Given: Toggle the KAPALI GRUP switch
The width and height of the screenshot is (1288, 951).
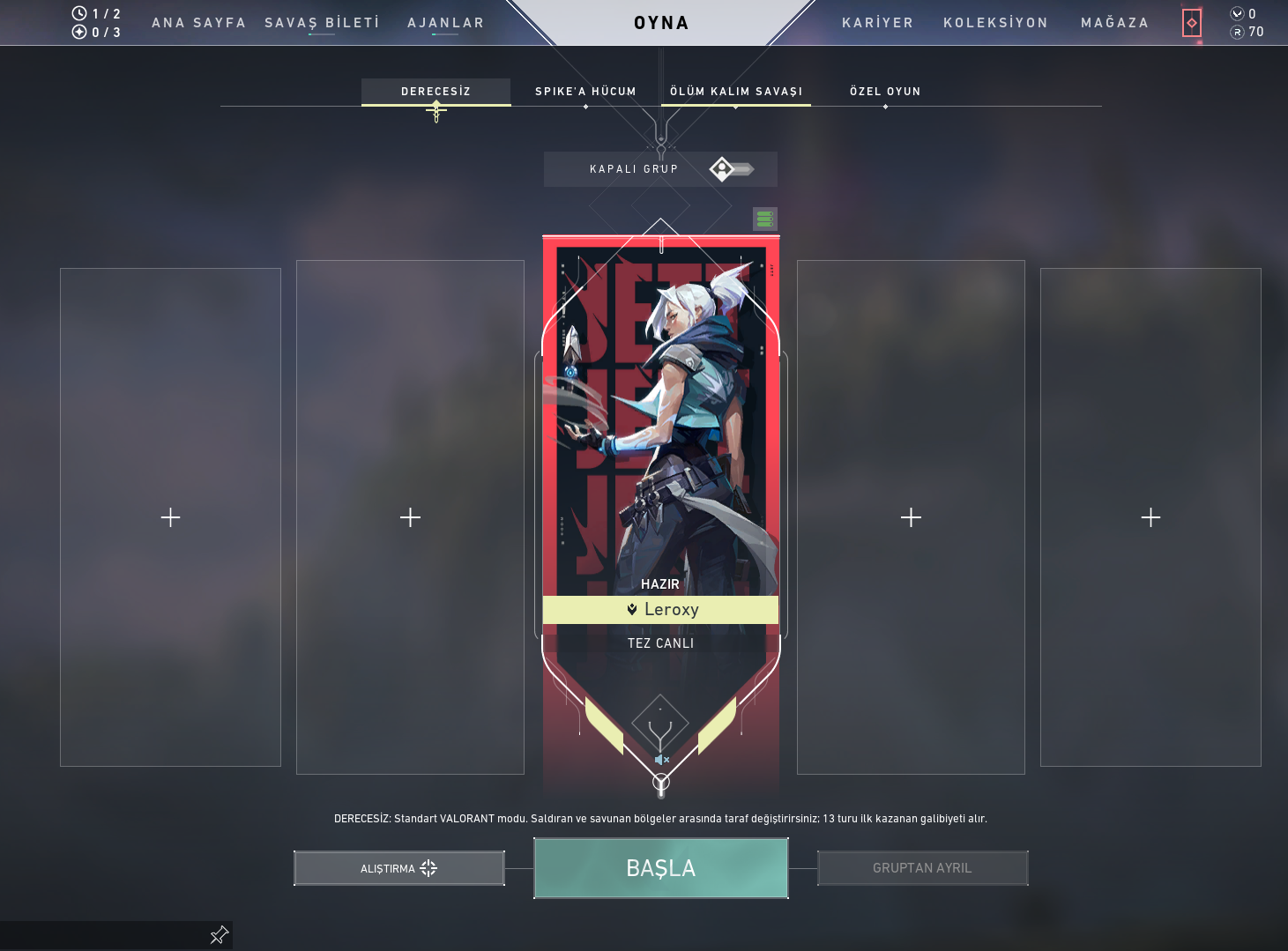Looking at the screenshot, I should [x=730, y=168].
